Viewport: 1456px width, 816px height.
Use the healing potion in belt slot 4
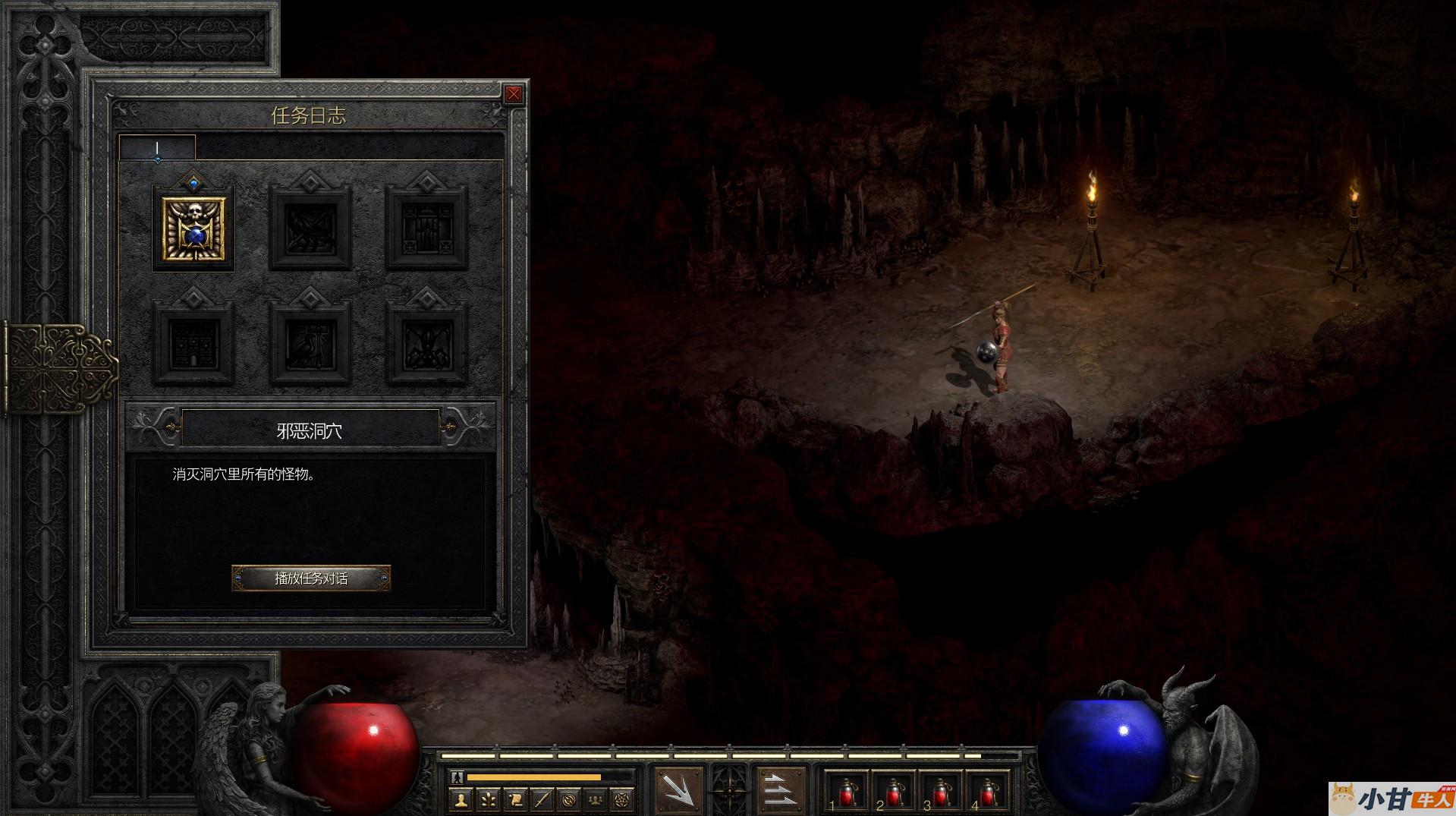[x=987, y=792]
